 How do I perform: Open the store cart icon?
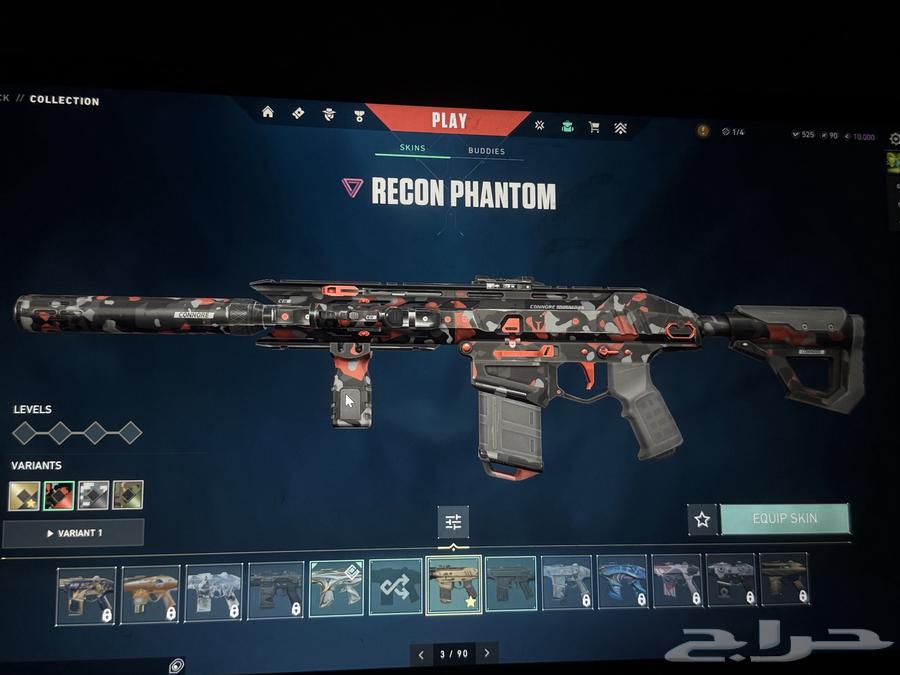(x=594, y=127)
